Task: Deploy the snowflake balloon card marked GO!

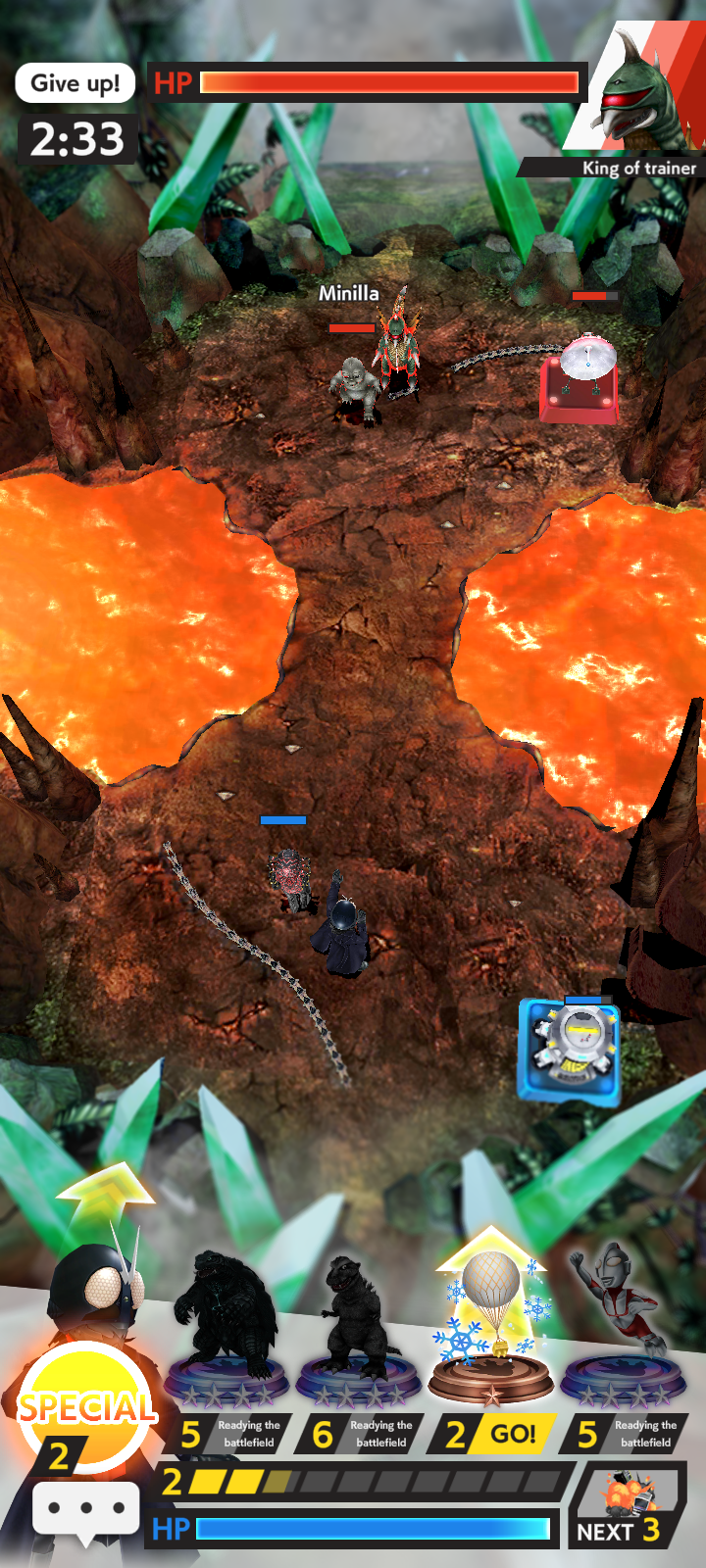Action: (x=490, y=1333)
